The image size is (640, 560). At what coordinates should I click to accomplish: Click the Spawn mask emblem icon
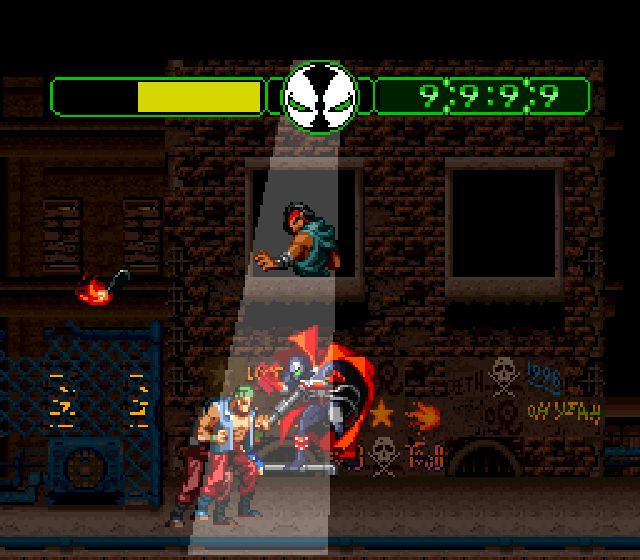320,96
